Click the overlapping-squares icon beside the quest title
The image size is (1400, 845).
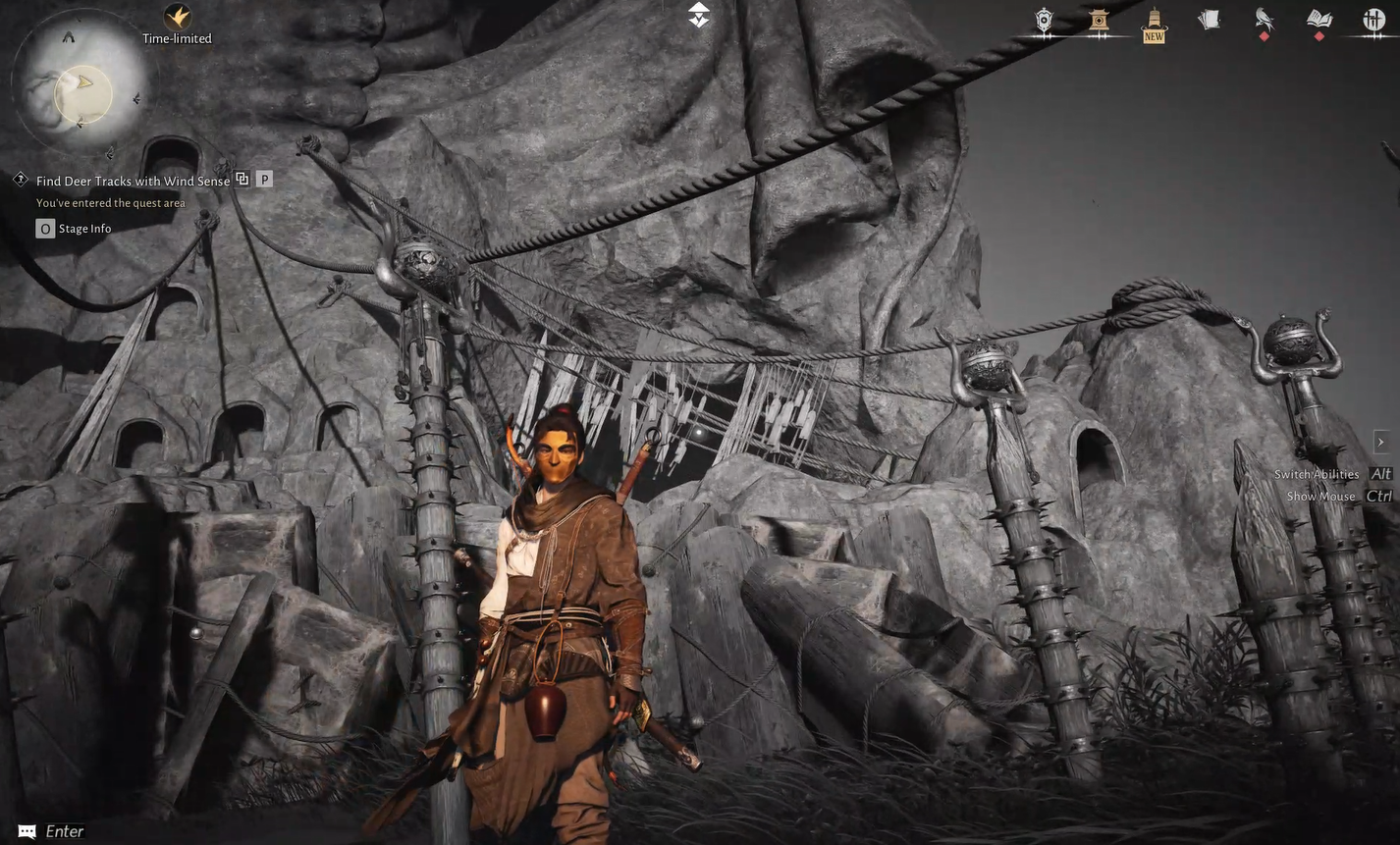(x=242, y=180)
